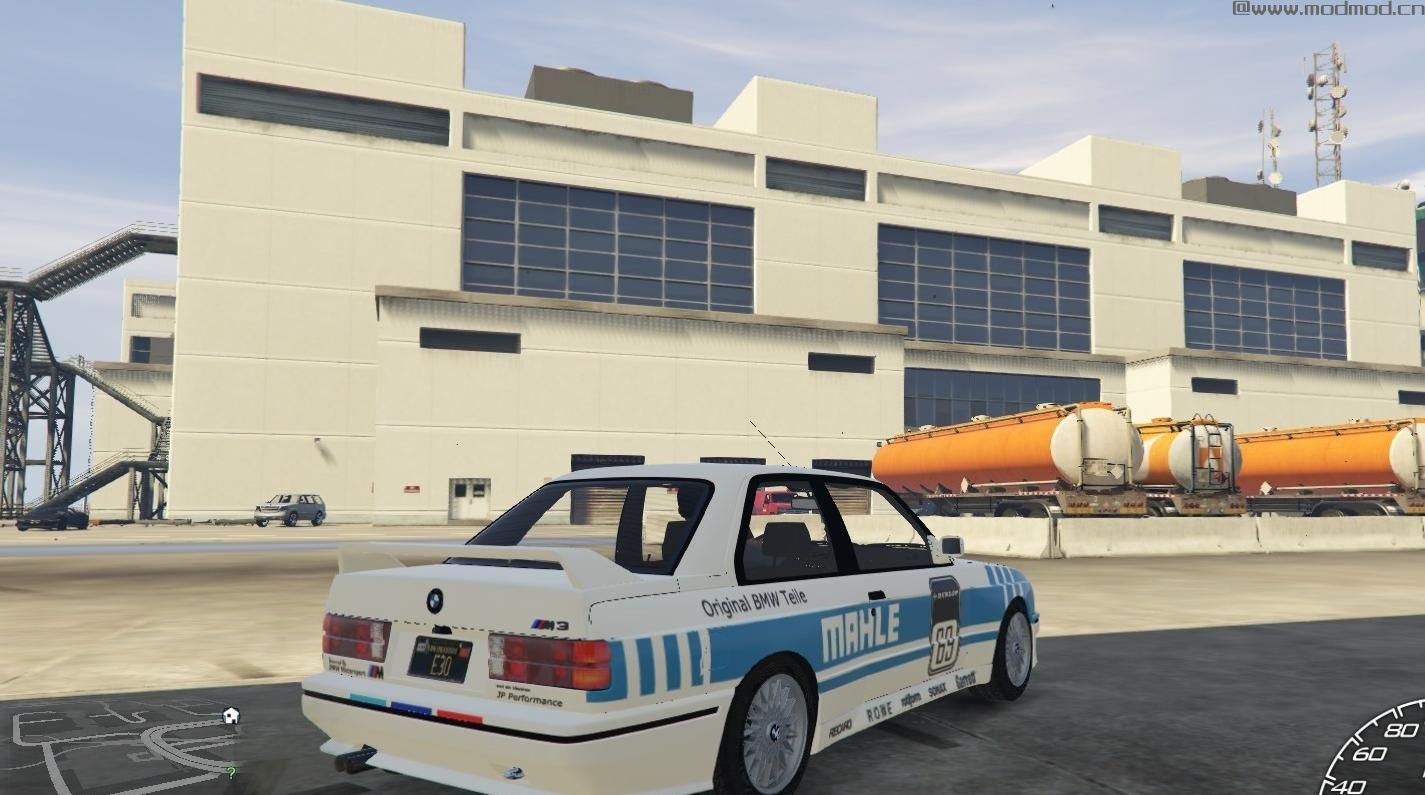This screenshot has height=795, width=1425.
Task: Select the M3 badge on the rear
Action: 550,622
